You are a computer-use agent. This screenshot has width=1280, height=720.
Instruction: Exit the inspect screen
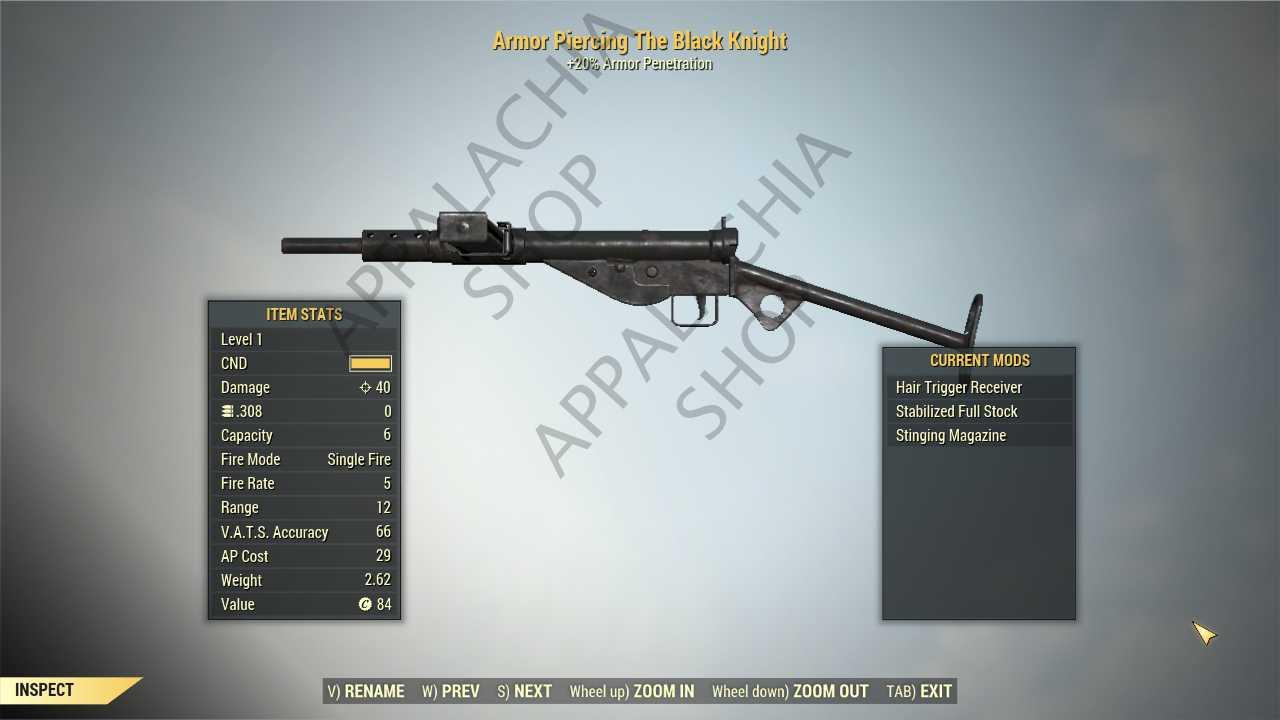click(920, 691)
